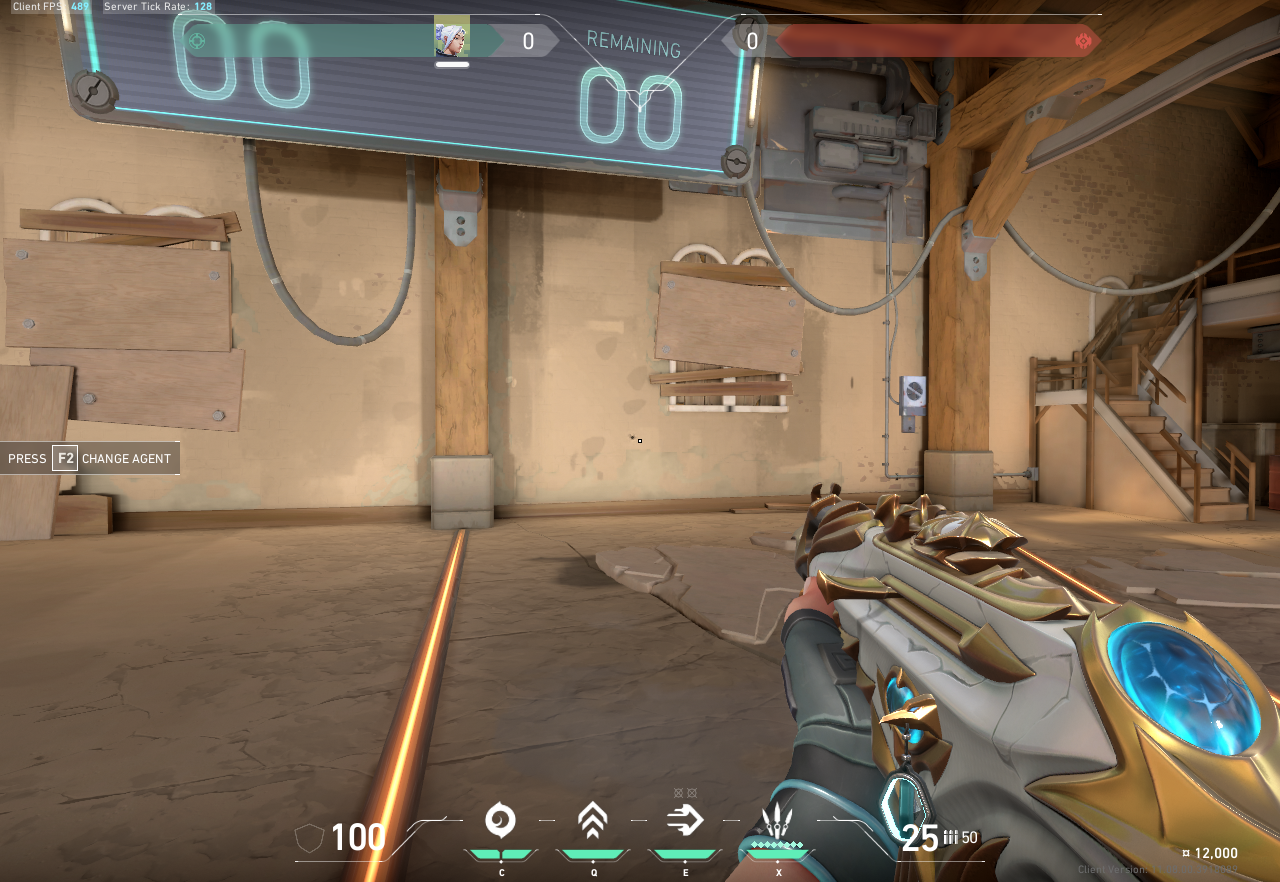Click the green team emblem icon
This screenshot has width=1280, height=882.
197,41
